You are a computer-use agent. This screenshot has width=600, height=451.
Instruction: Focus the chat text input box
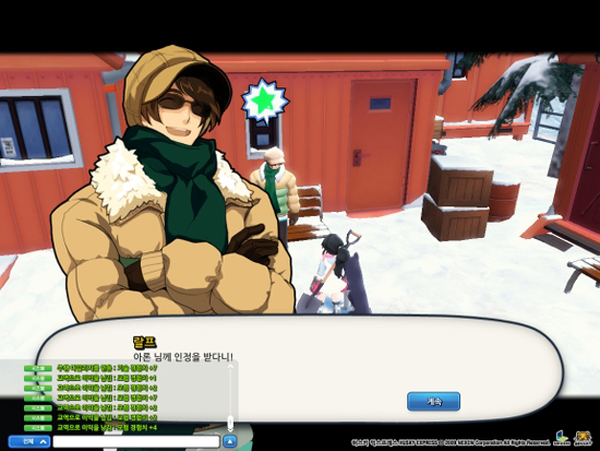(x=135, y=441)
